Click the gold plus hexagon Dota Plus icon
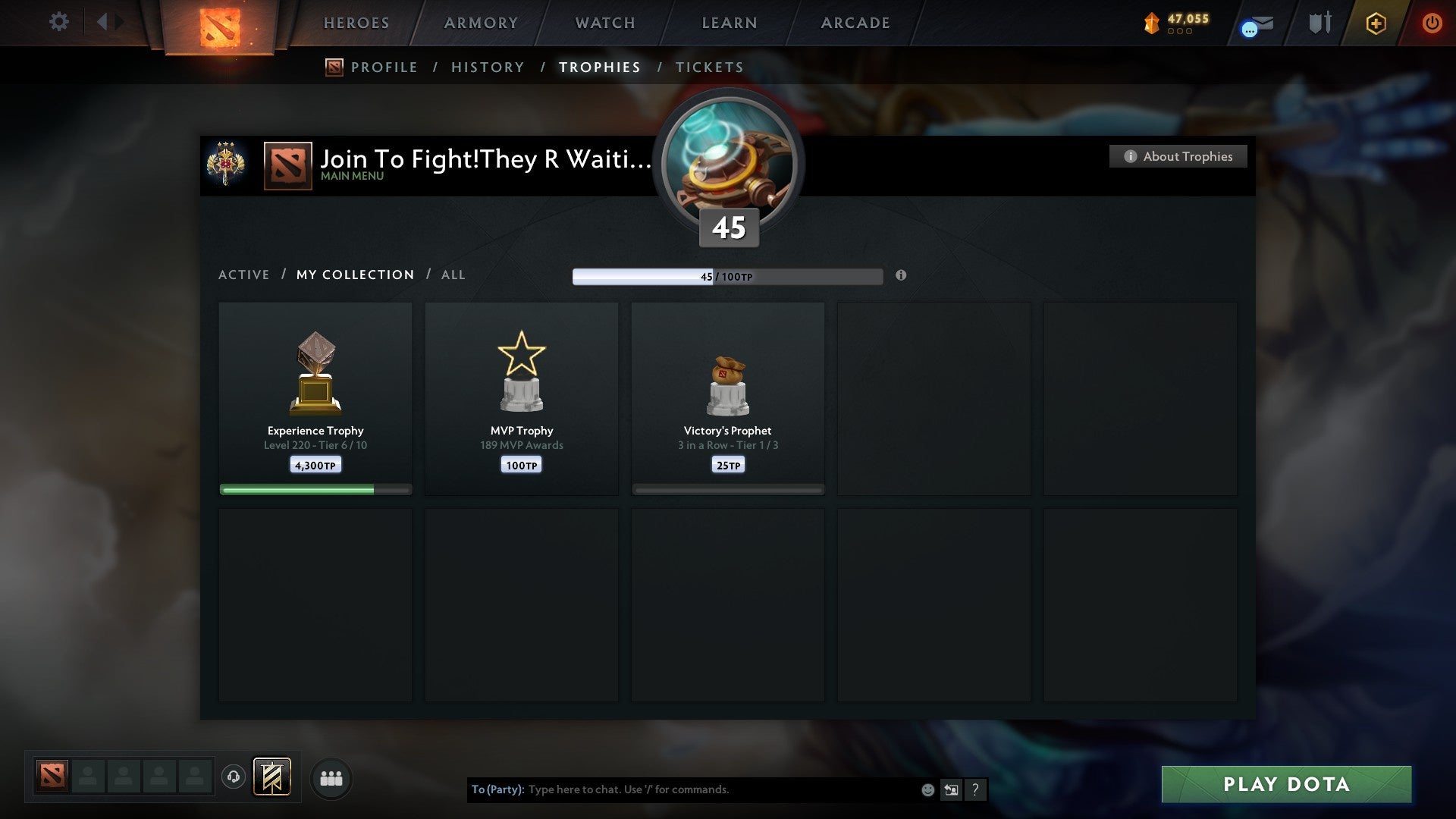The image size is (1456, 819). 1375,24
